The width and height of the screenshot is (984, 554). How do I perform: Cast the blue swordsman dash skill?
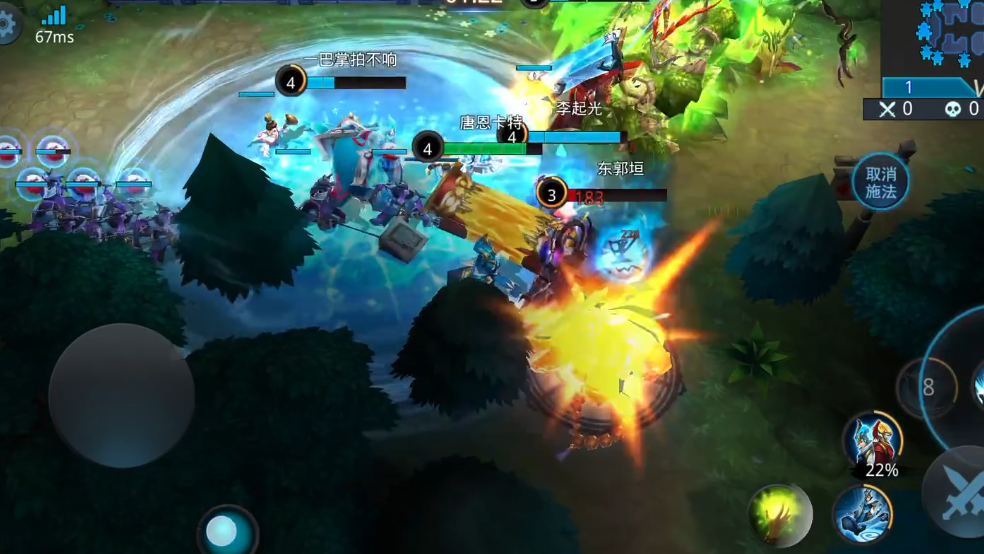tap(862, 514)
